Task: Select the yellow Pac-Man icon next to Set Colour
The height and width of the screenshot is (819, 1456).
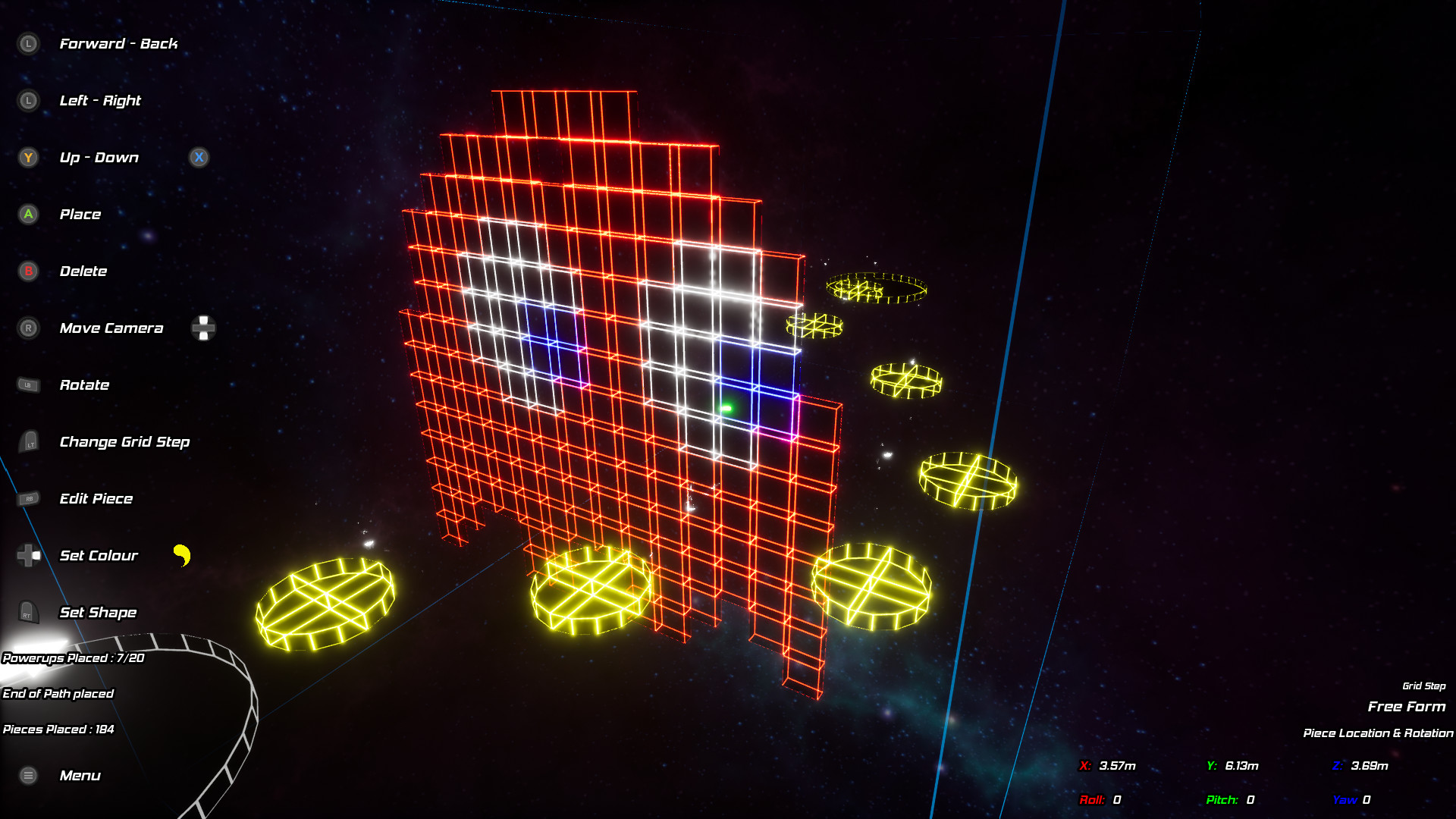Action: [x=182, y=556]
